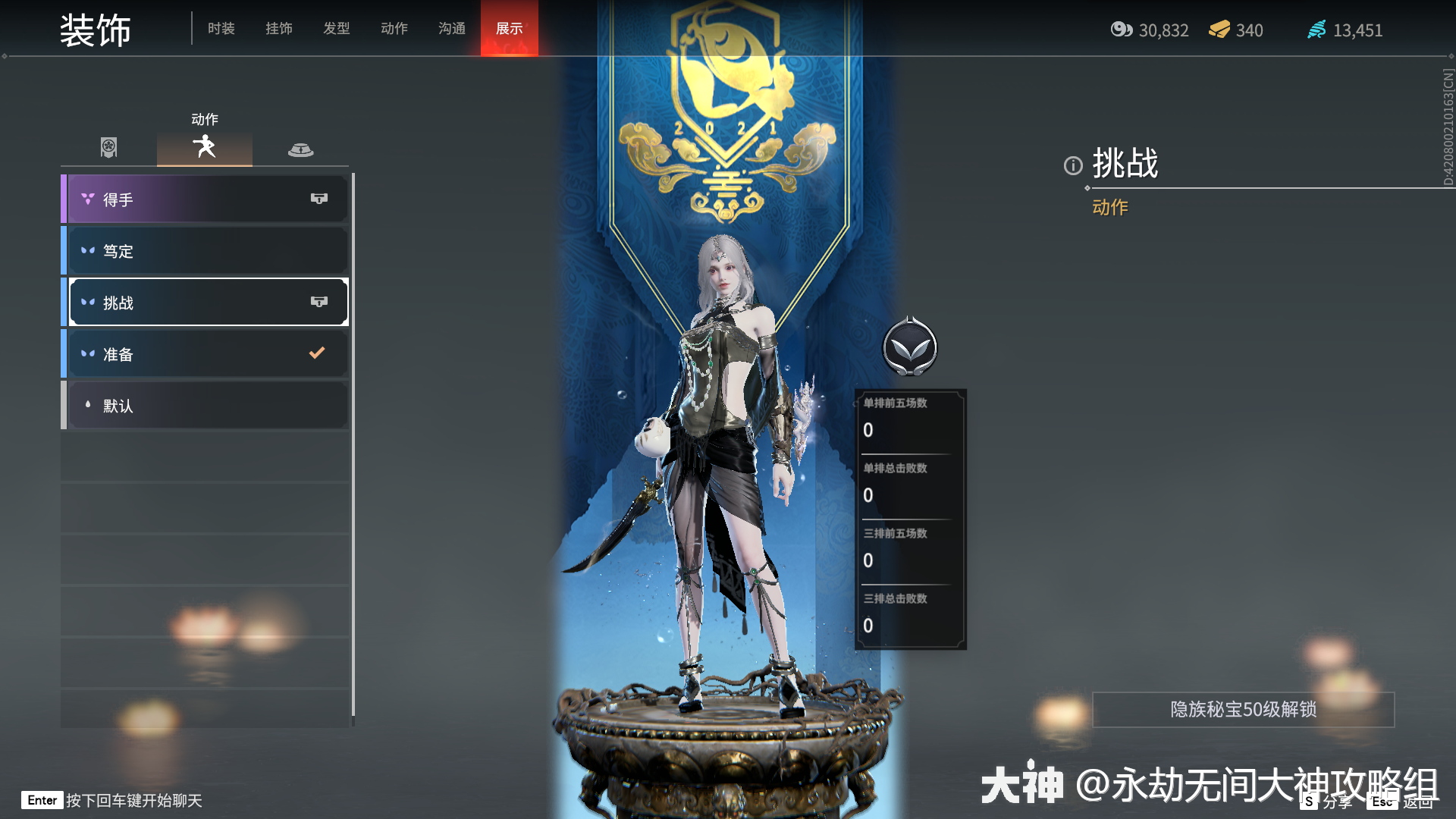The image size is (1456, 819).
Task: Uncheck the equipped checkmark on 准备
Action: [316, 352]
